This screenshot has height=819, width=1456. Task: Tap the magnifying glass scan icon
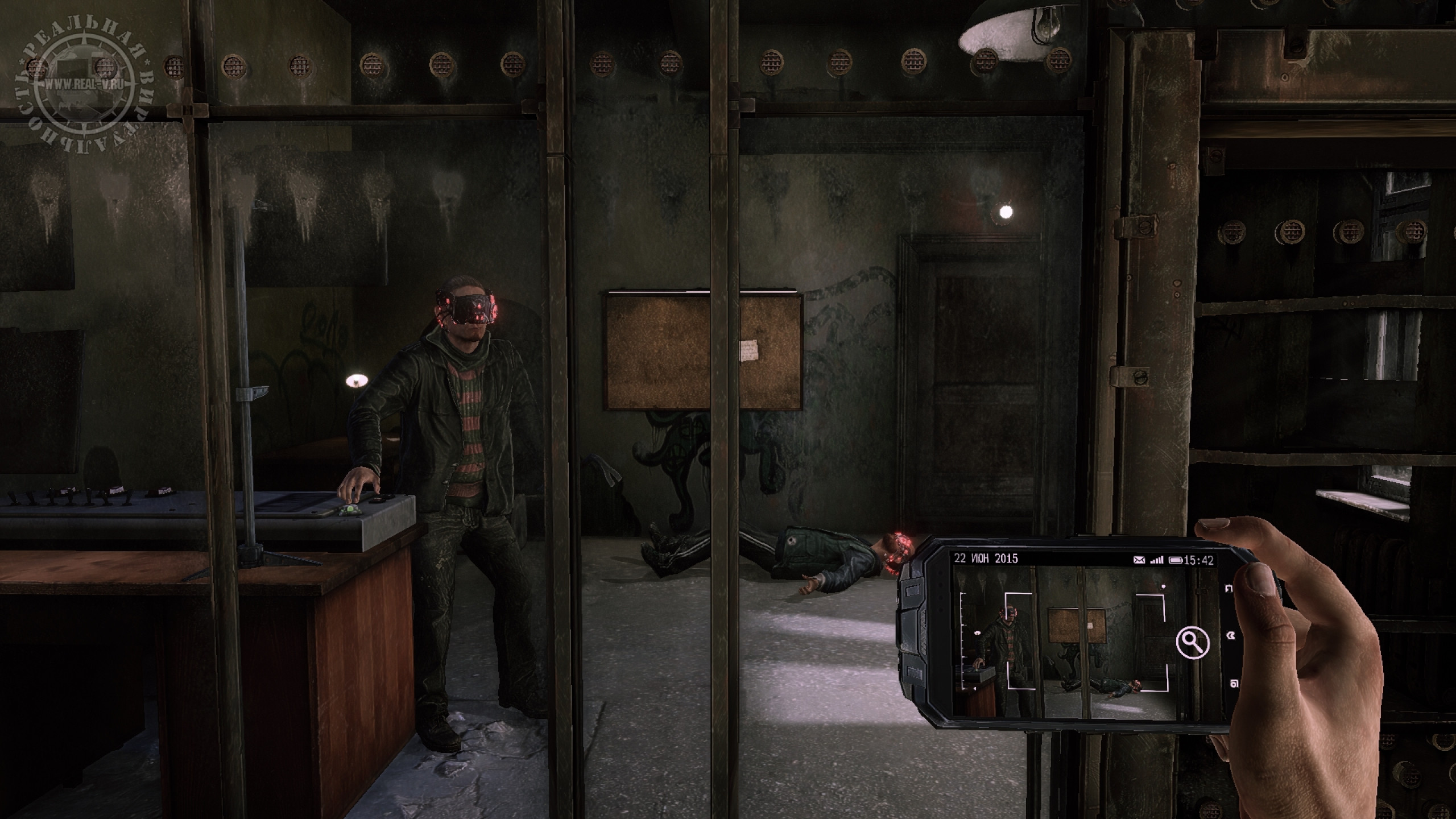point(1193,643)
